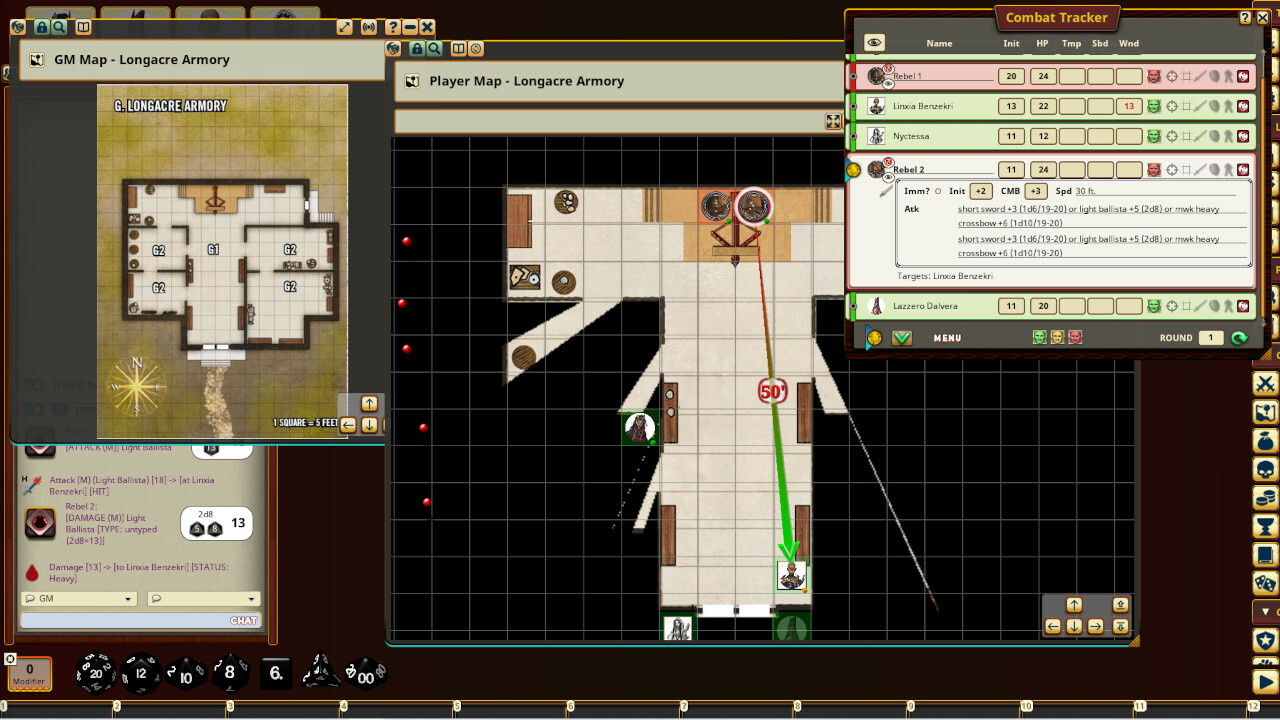Screen dimensions: 1280x720
Task: Click the Init +2 button in Rebel 2's details
Action: pos(981,190)
